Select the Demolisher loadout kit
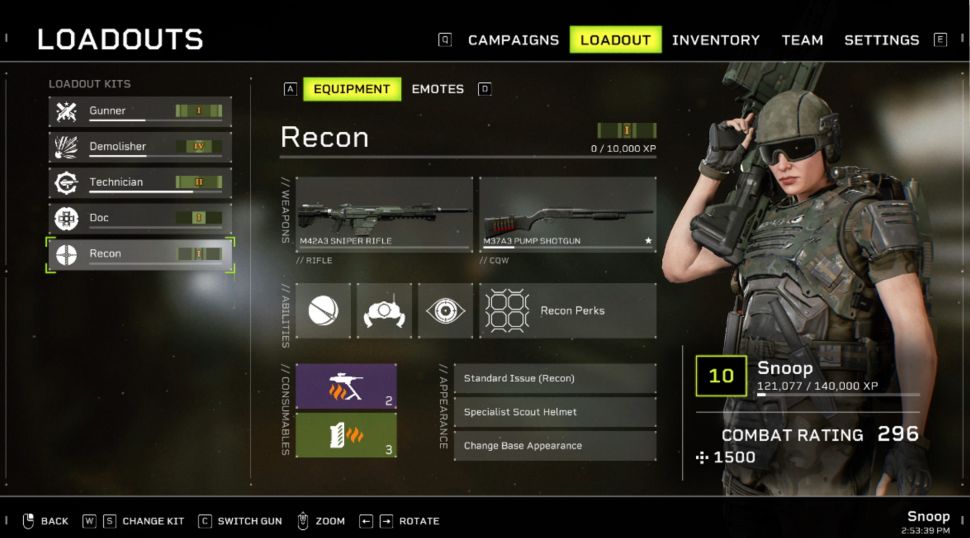 tap(140, 147)
